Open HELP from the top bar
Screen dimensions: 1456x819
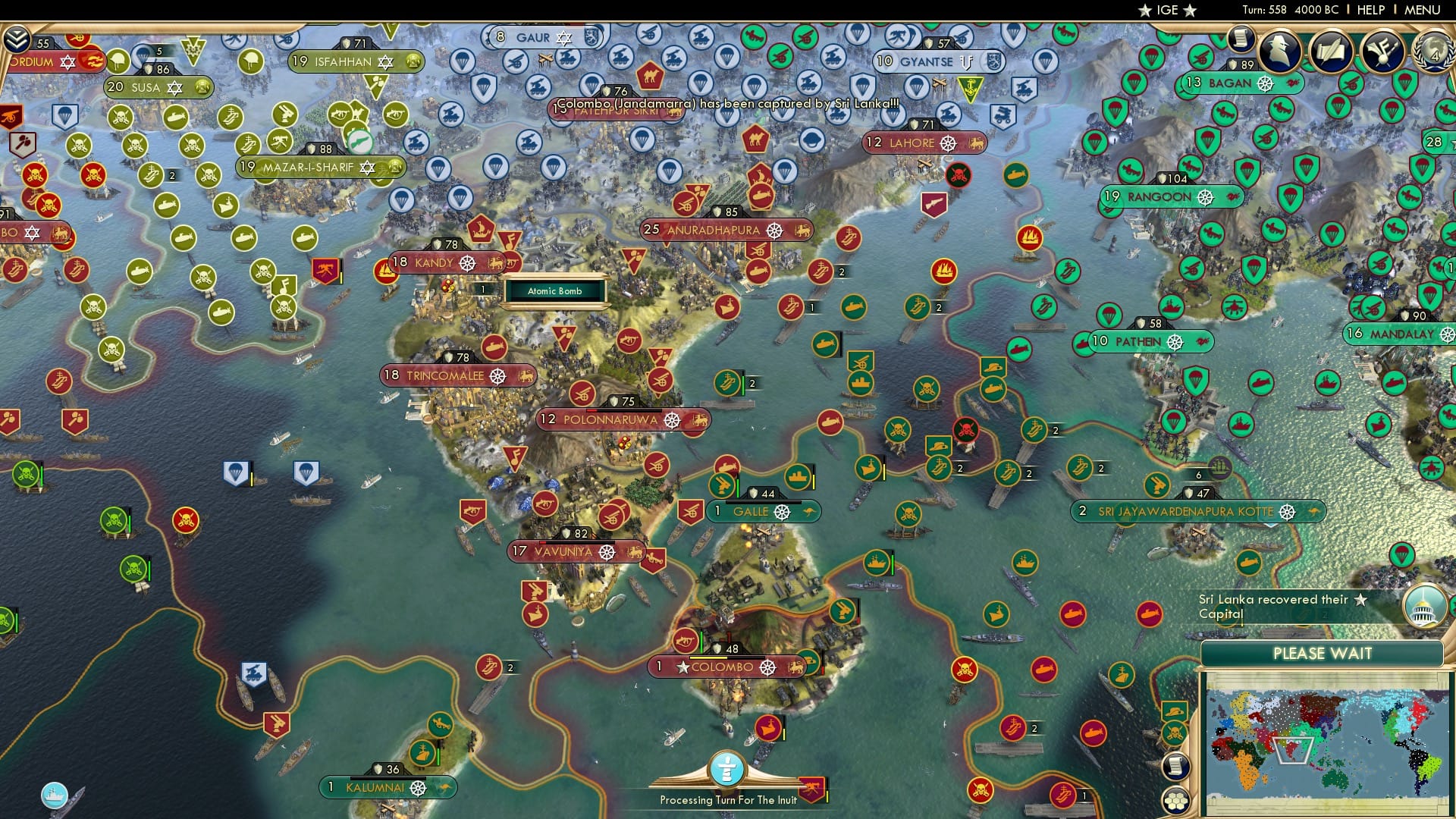point(1371,10)
